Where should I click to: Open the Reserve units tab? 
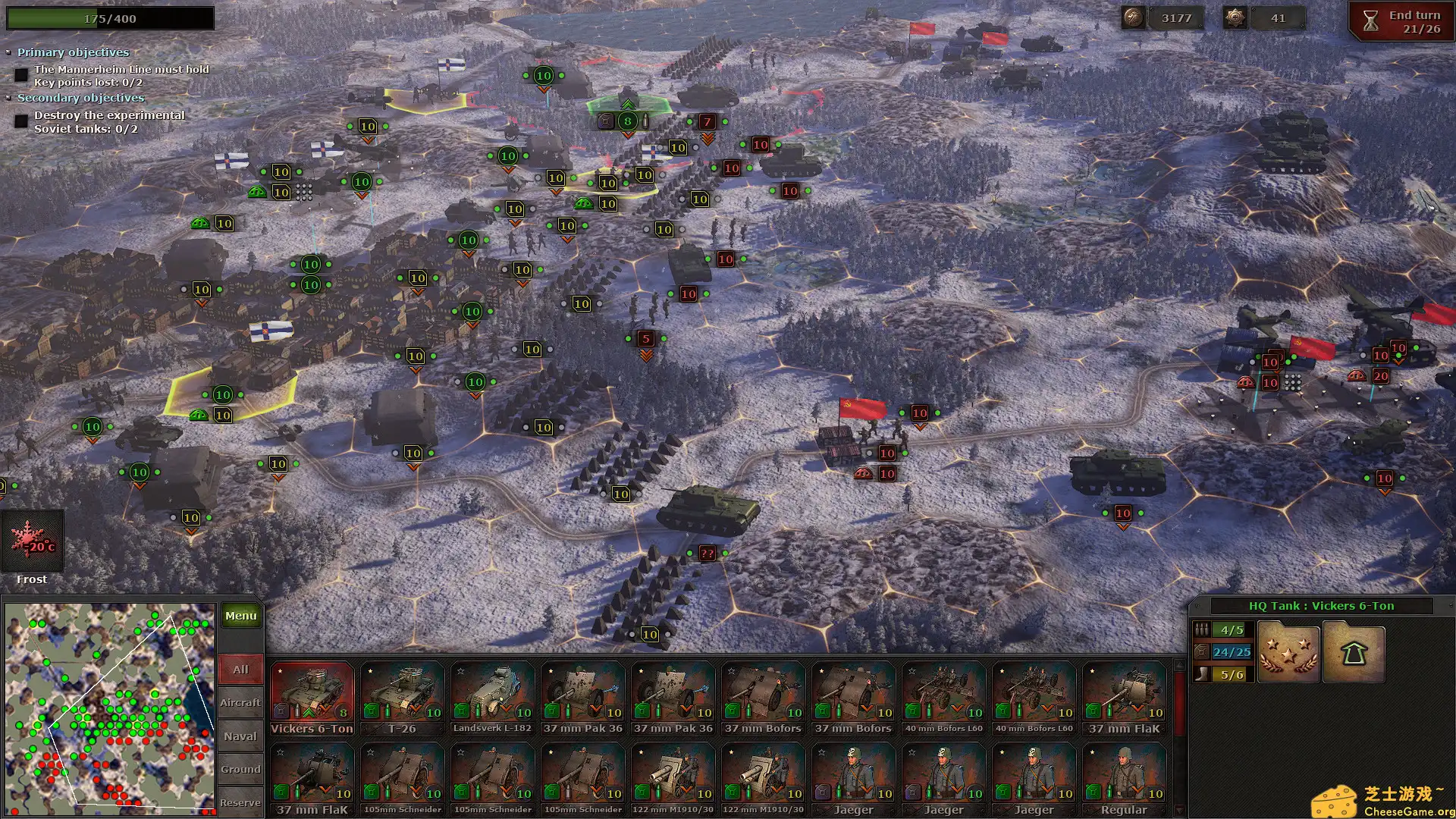click(x=240, y=802)
